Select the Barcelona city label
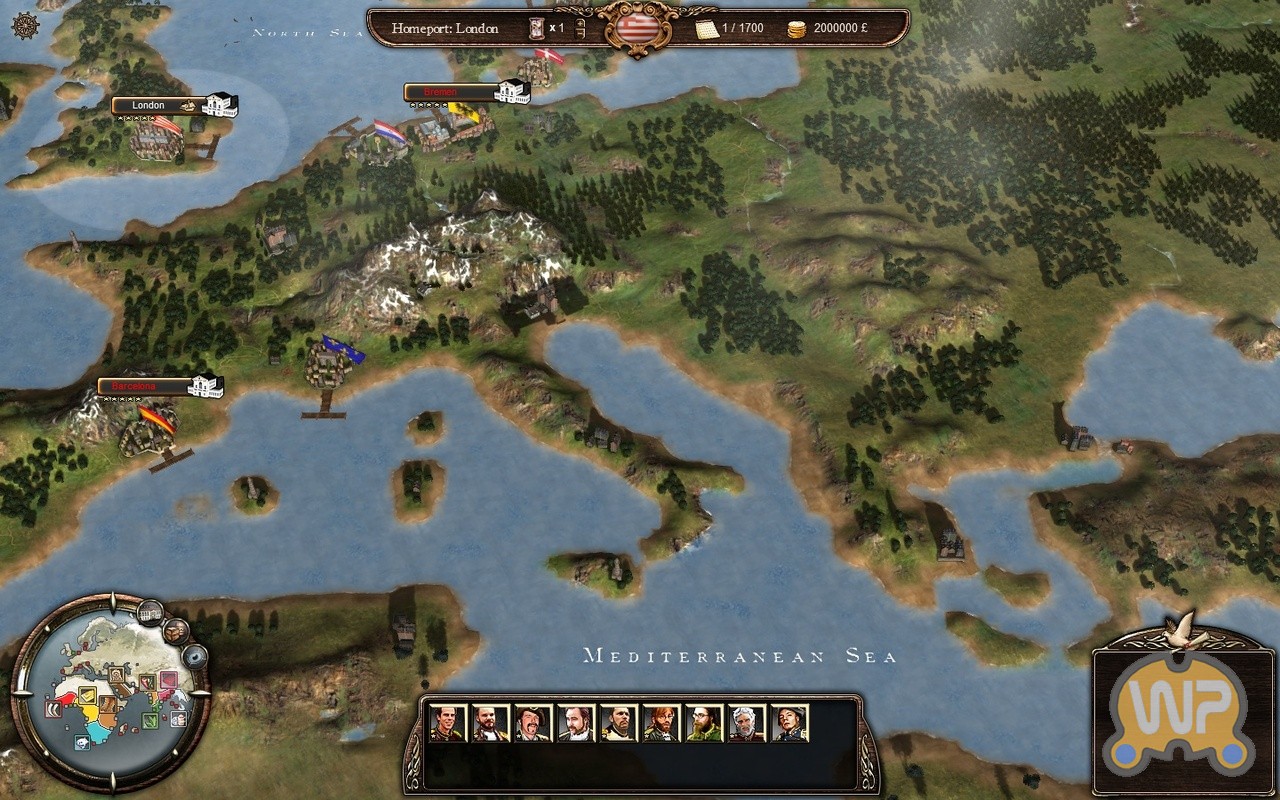Screen dimensions: 1280x800 pyautogui.click(x=140, y=386)
